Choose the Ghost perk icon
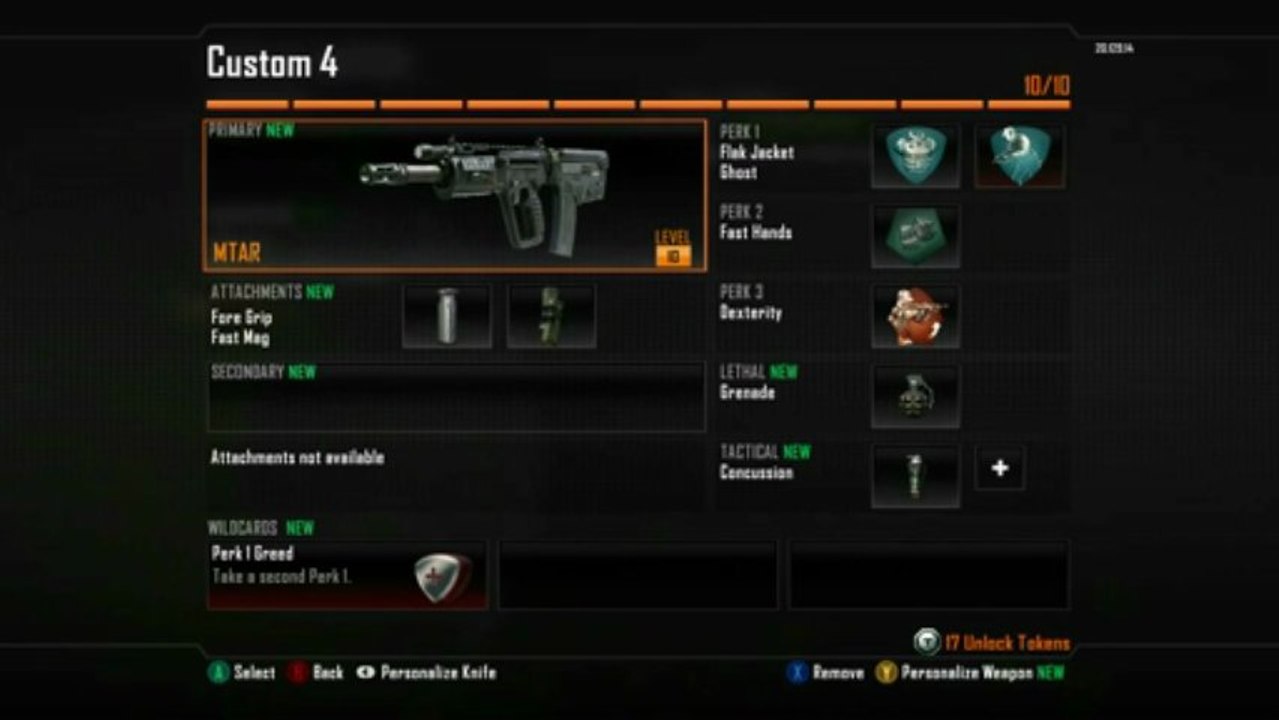Image resolution: width=1279 pixels, height=720 pixels. tap(1019, 156)
